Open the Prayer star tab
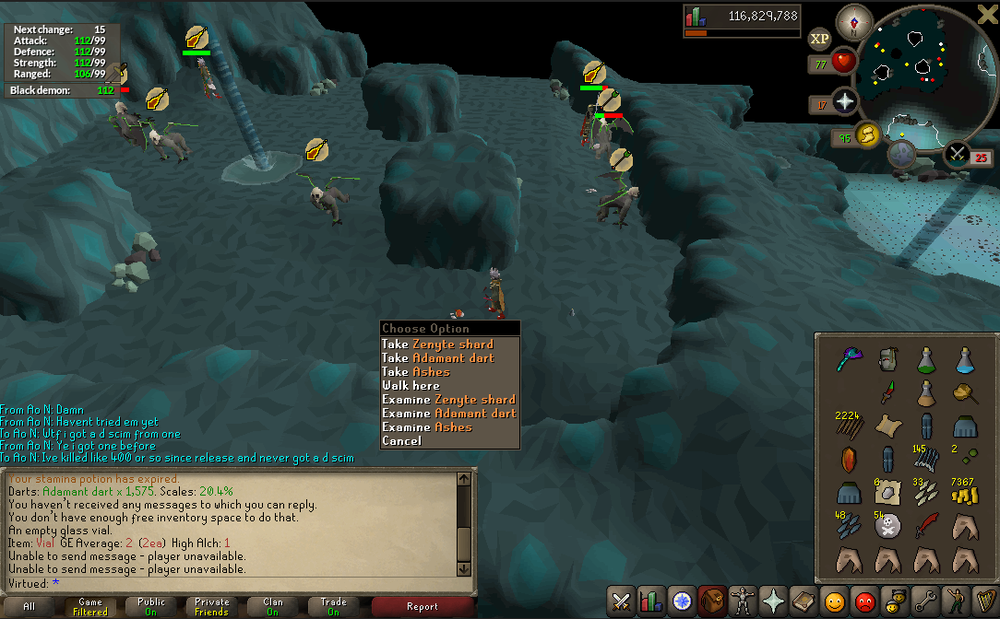Viewport: 1000px width, 619px height. pyautogui.click(x=774, y=601)
